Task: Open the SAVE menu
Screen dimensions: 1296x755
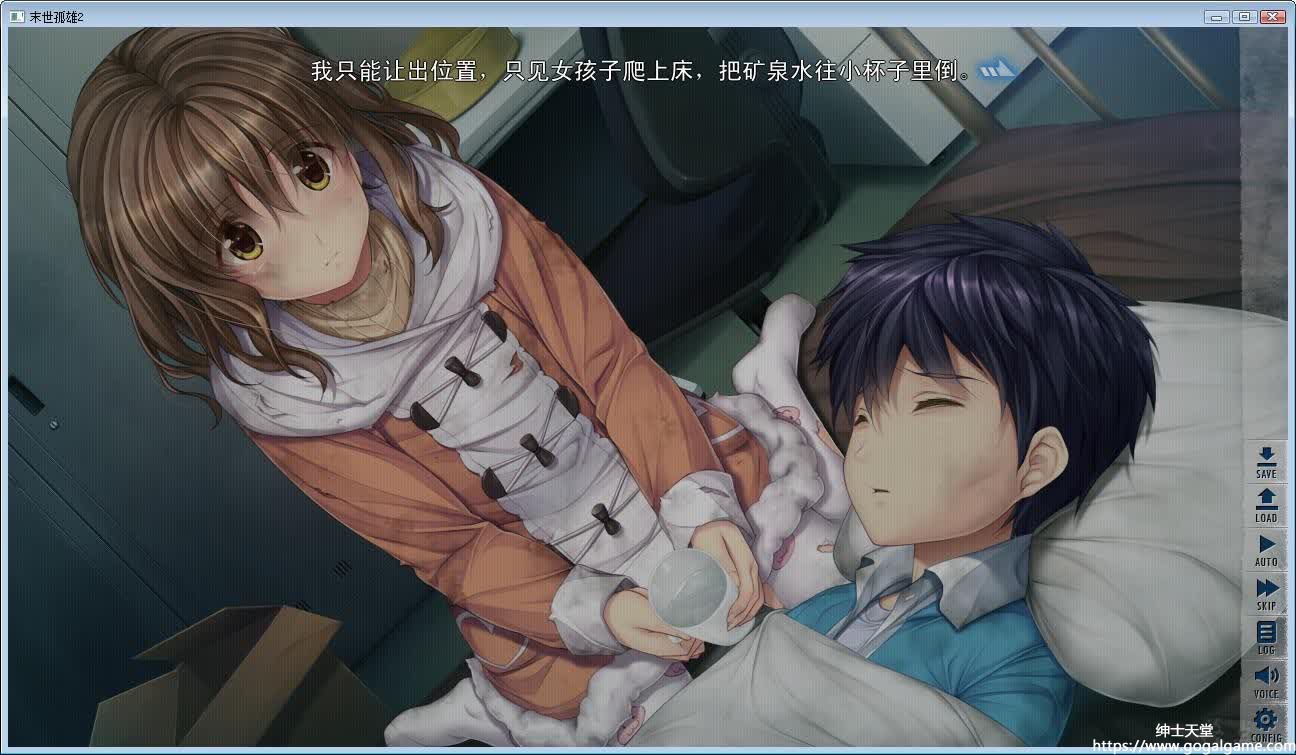Action: click(1266, 460)
